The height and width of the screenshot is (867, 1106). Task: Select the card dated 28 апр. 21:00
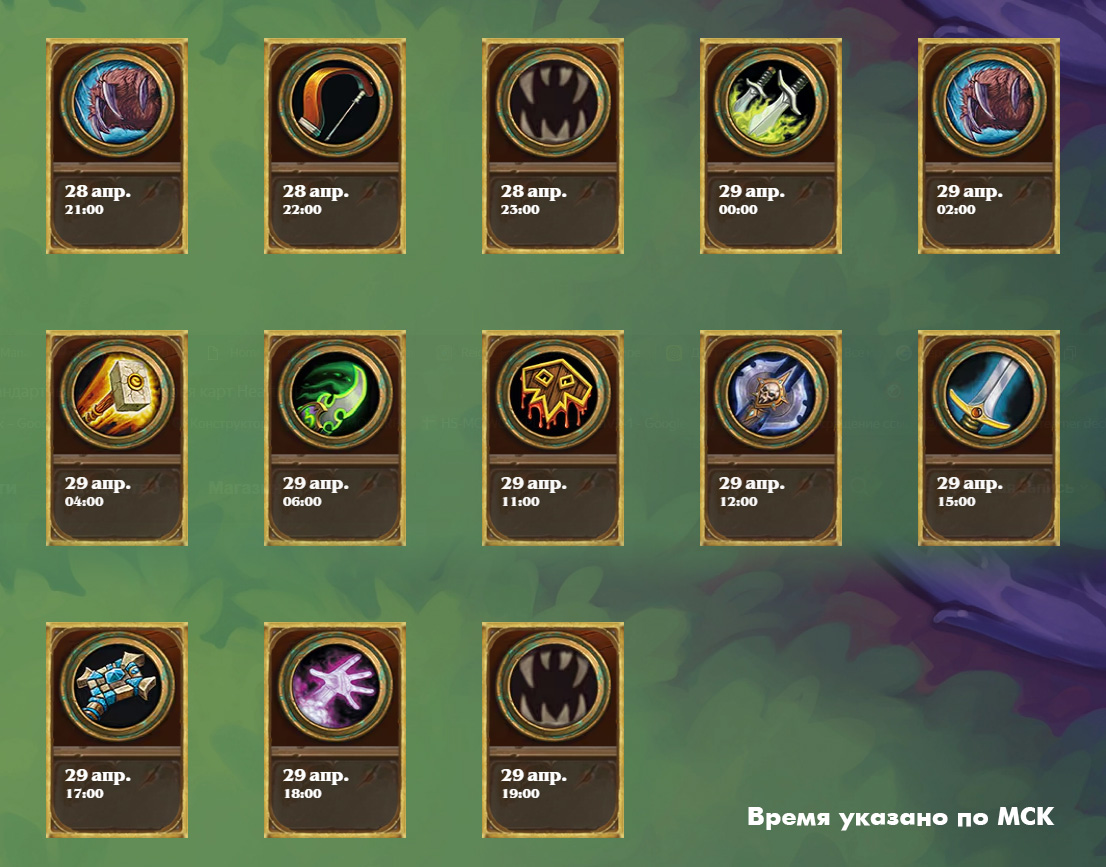coord(117,146)
